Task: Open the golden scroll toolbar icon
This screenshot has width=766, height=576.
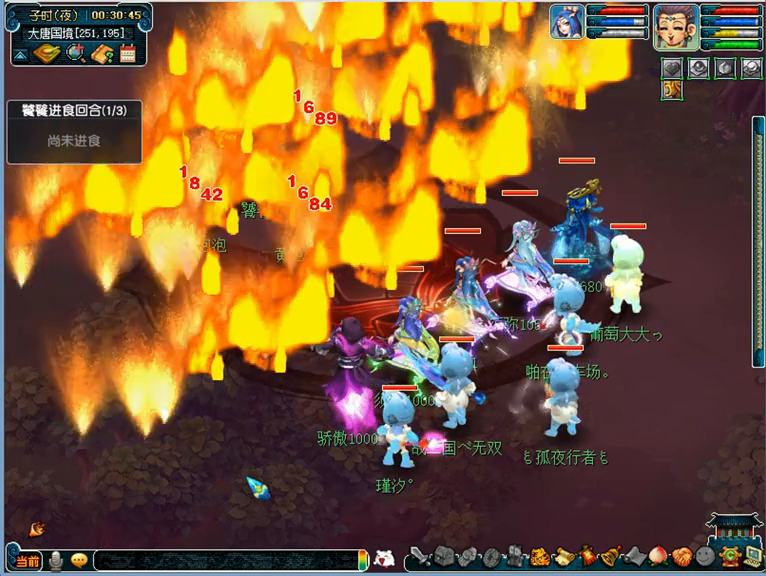Action: (564, 557)
